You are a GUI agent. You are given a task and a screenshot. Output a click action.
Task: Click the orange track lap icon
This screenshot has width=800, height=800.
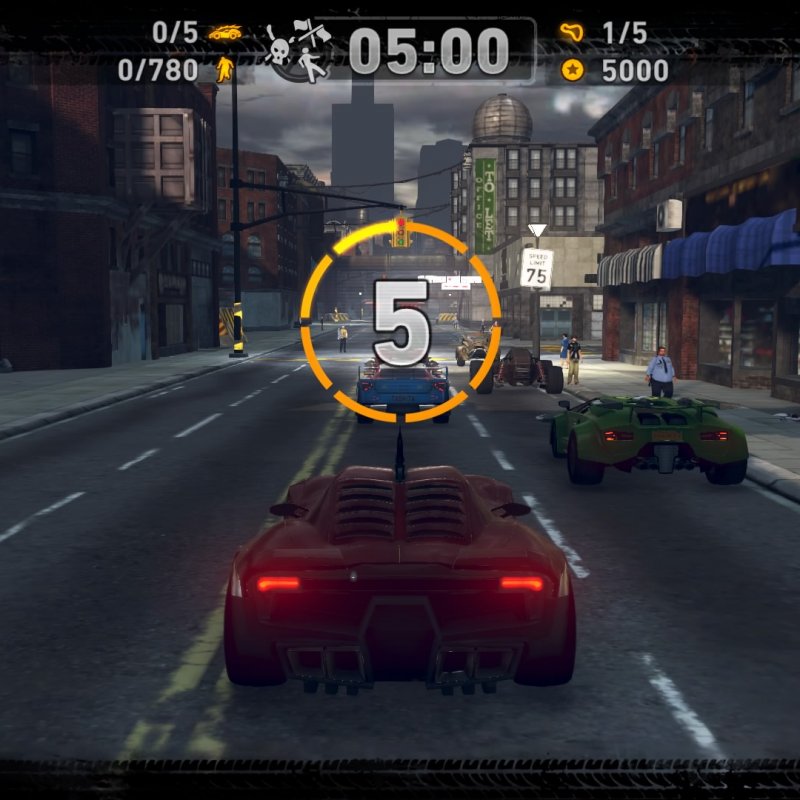[x=572, y=33]
